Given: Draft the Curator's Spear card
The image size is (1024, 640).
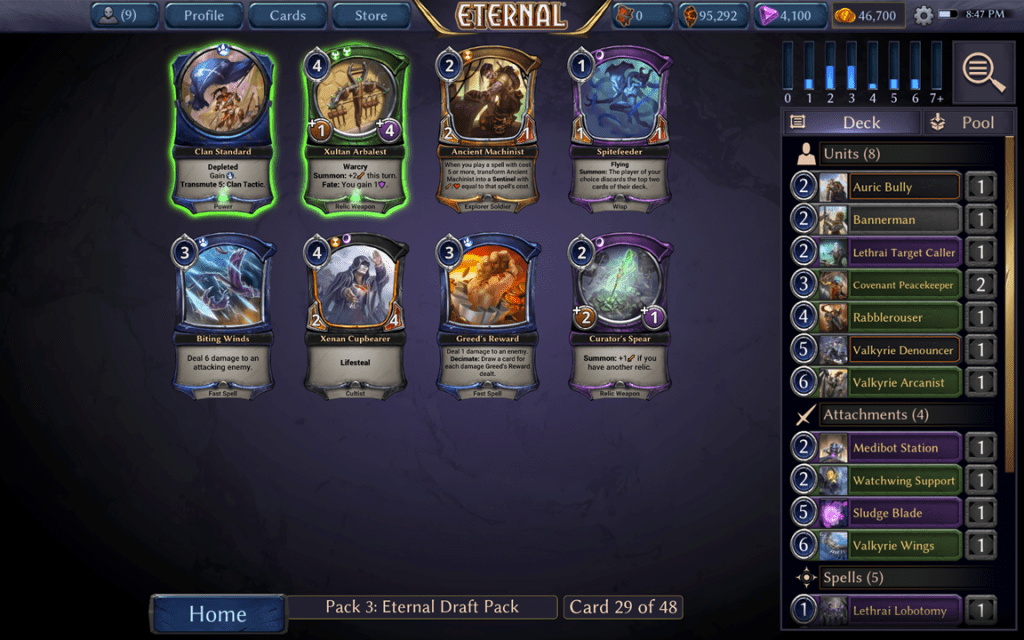Looking at the screenshot, I should 621,317.
